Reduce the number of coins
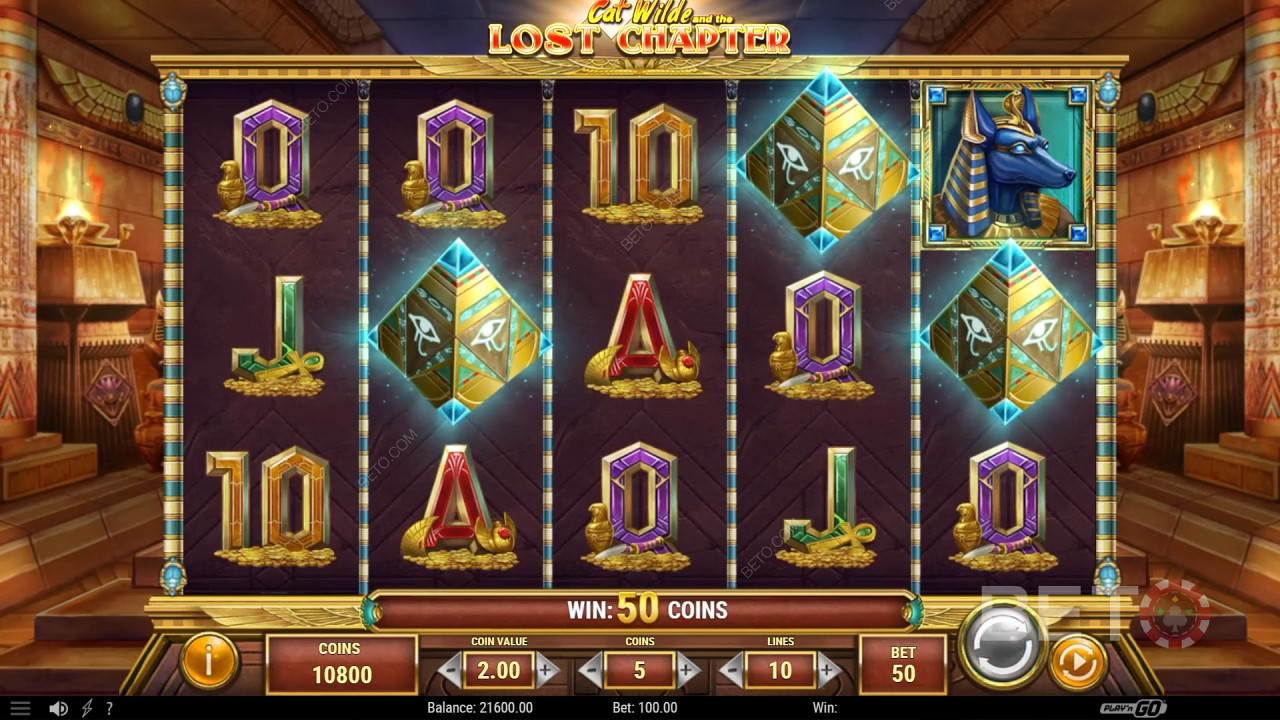 (x=592, y=669)
